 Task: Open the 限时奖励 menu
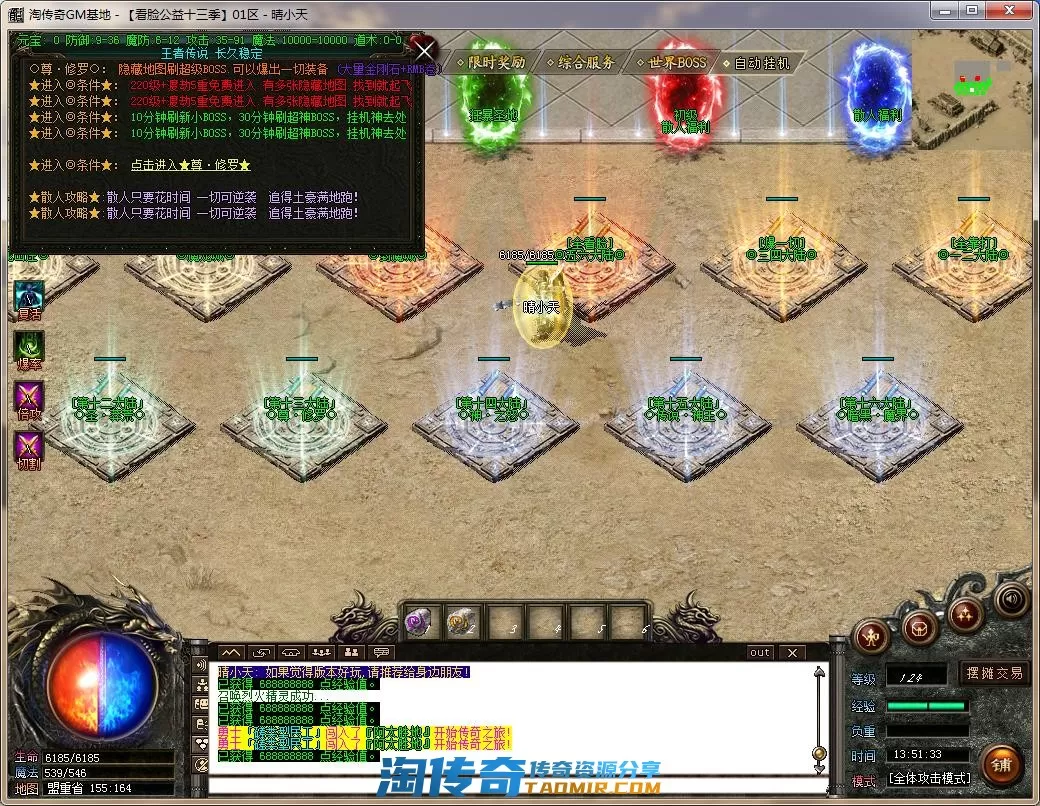[x=490, y=62]
